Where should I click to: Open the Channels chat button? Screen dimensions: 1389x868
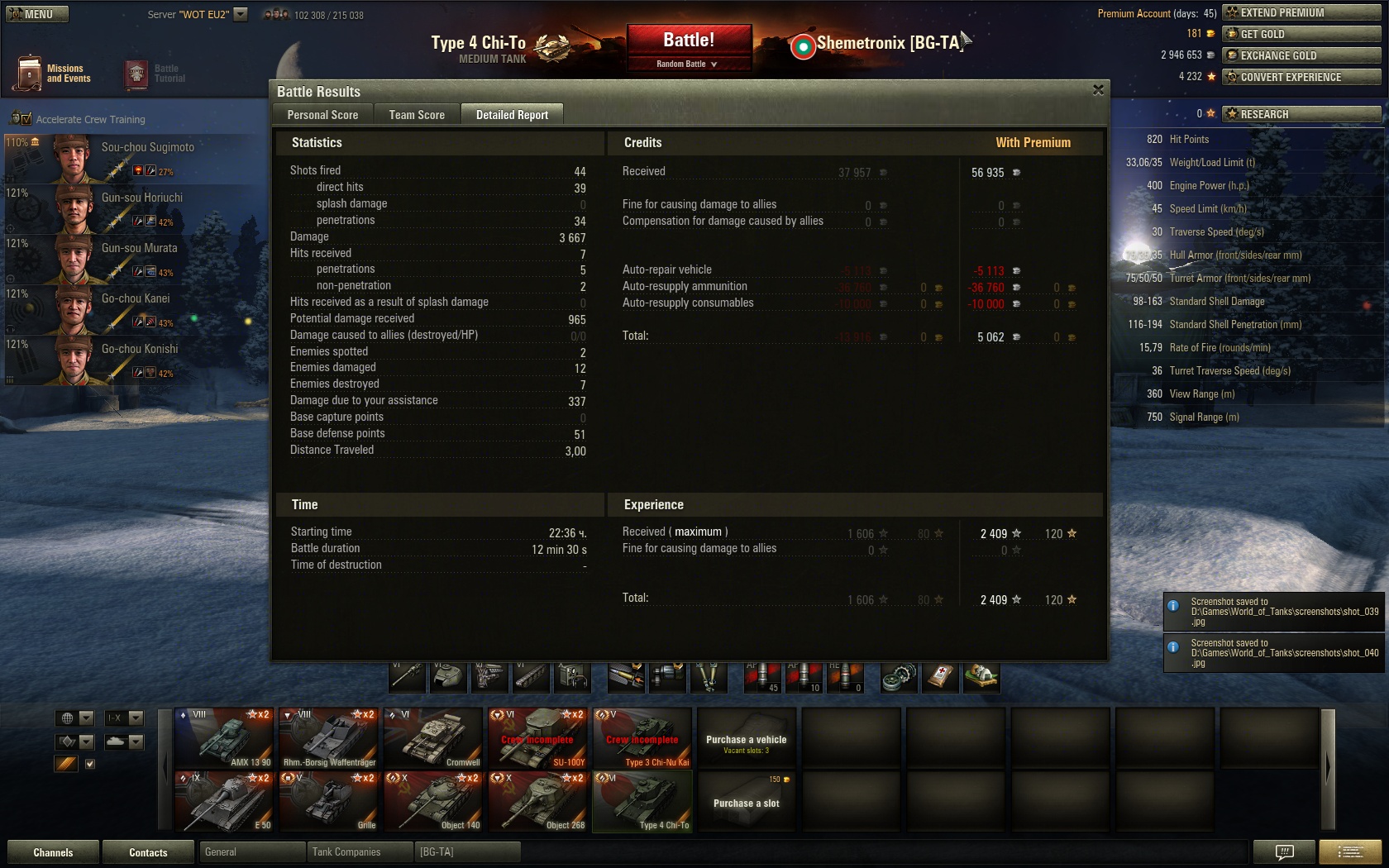pos(53,852)
